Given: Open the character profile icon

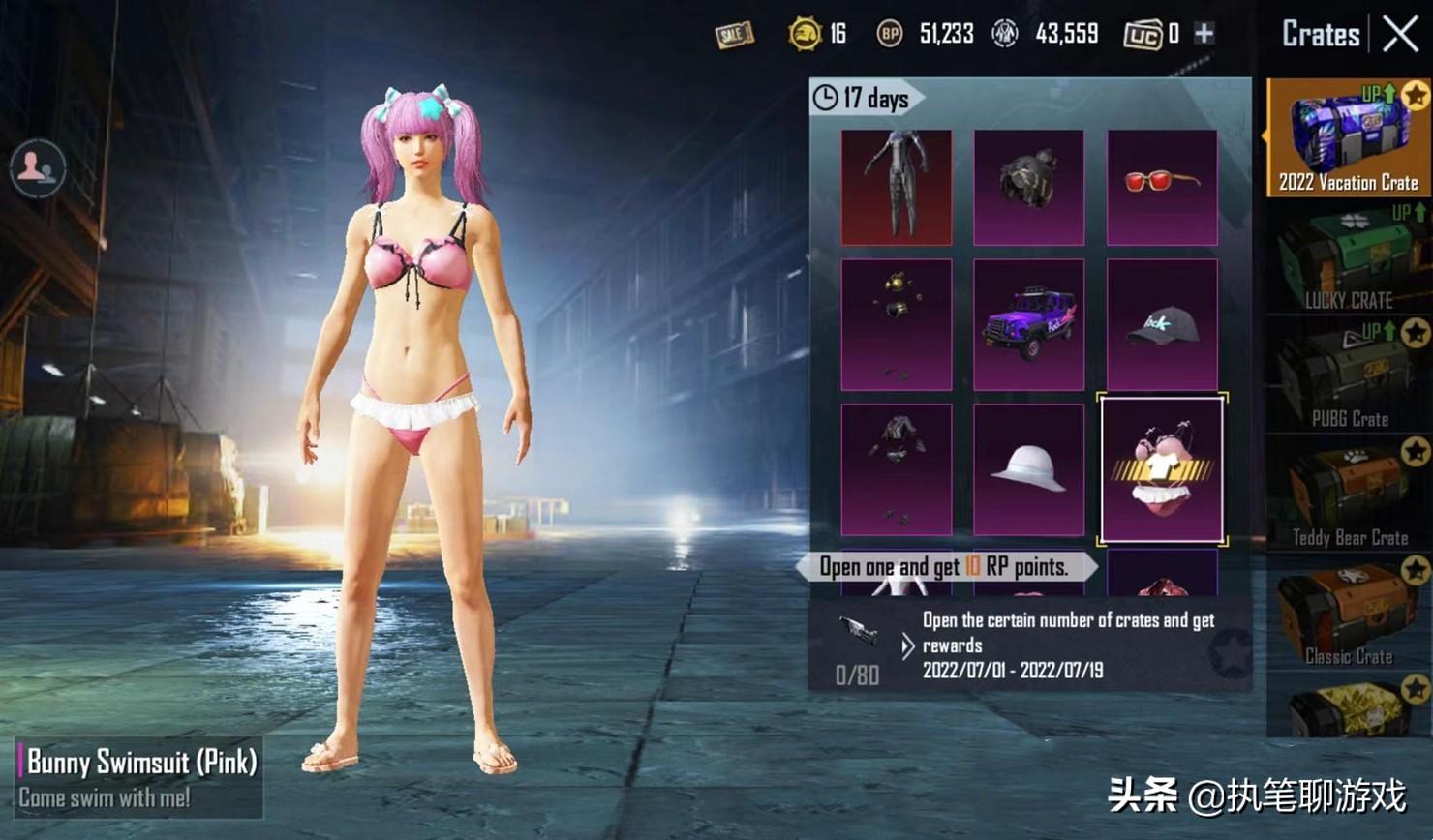Looking at the screenshot, I should [x=37, y=168].
